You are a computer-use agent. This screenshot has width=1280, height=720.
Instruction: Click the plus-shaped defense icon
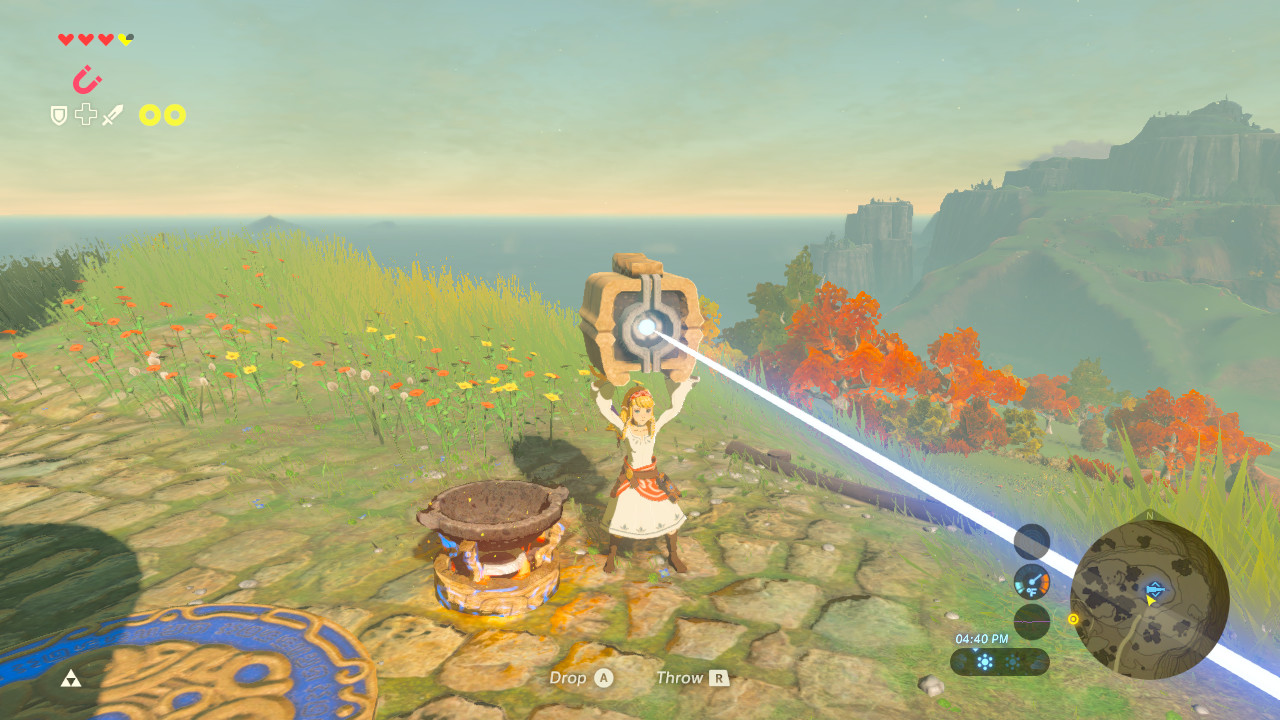[x=85, y=113]
